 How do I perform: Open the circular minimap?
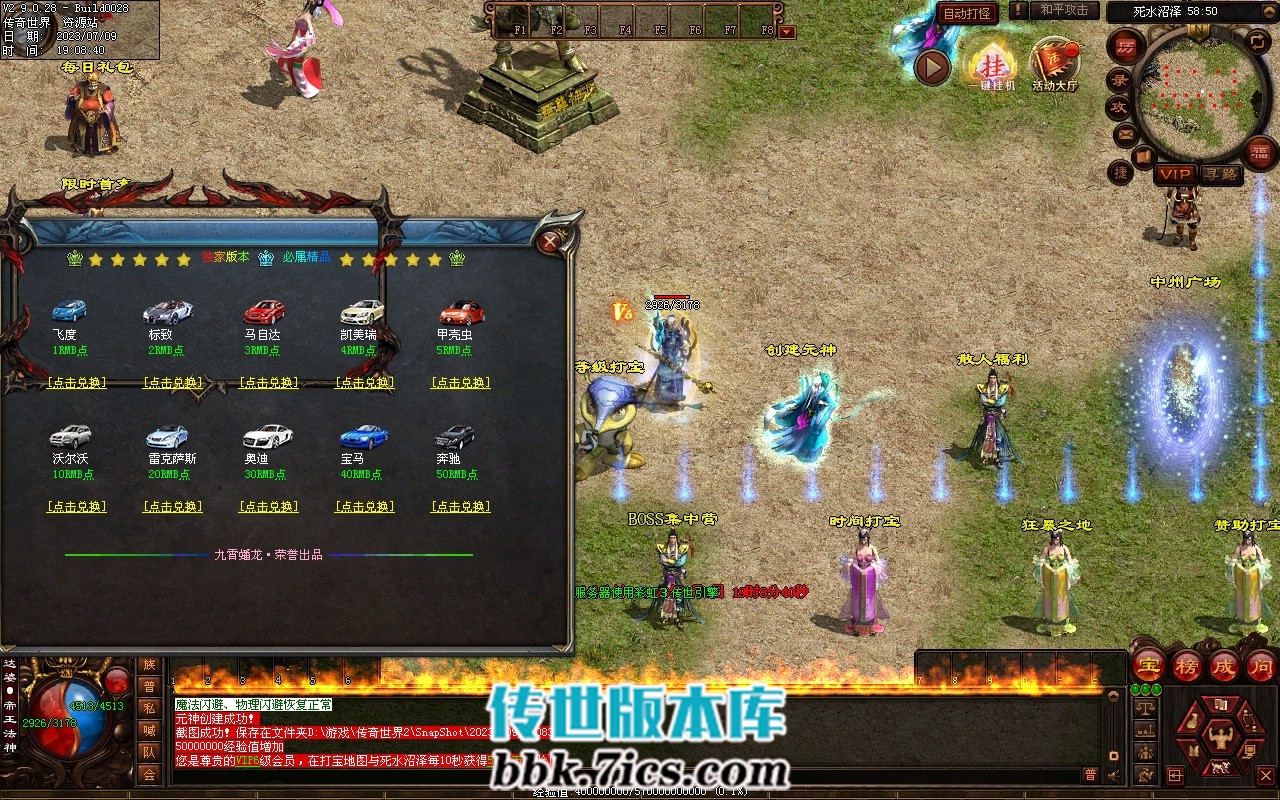point(1199,93)
